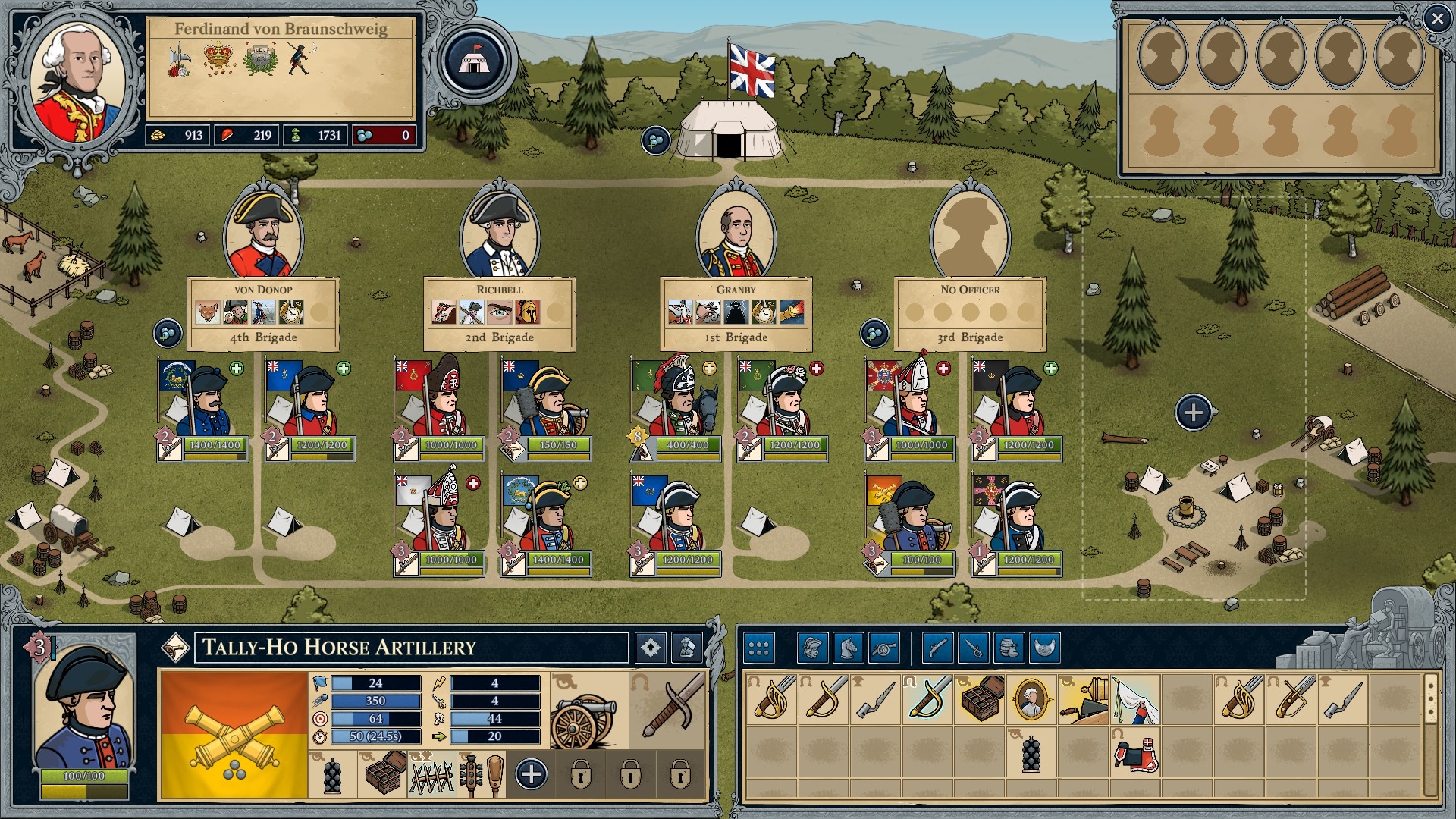Assign an officer to the 3rd Brigade
The width and height of the screenshot is (1456, 819).
(x=970, y=234)
